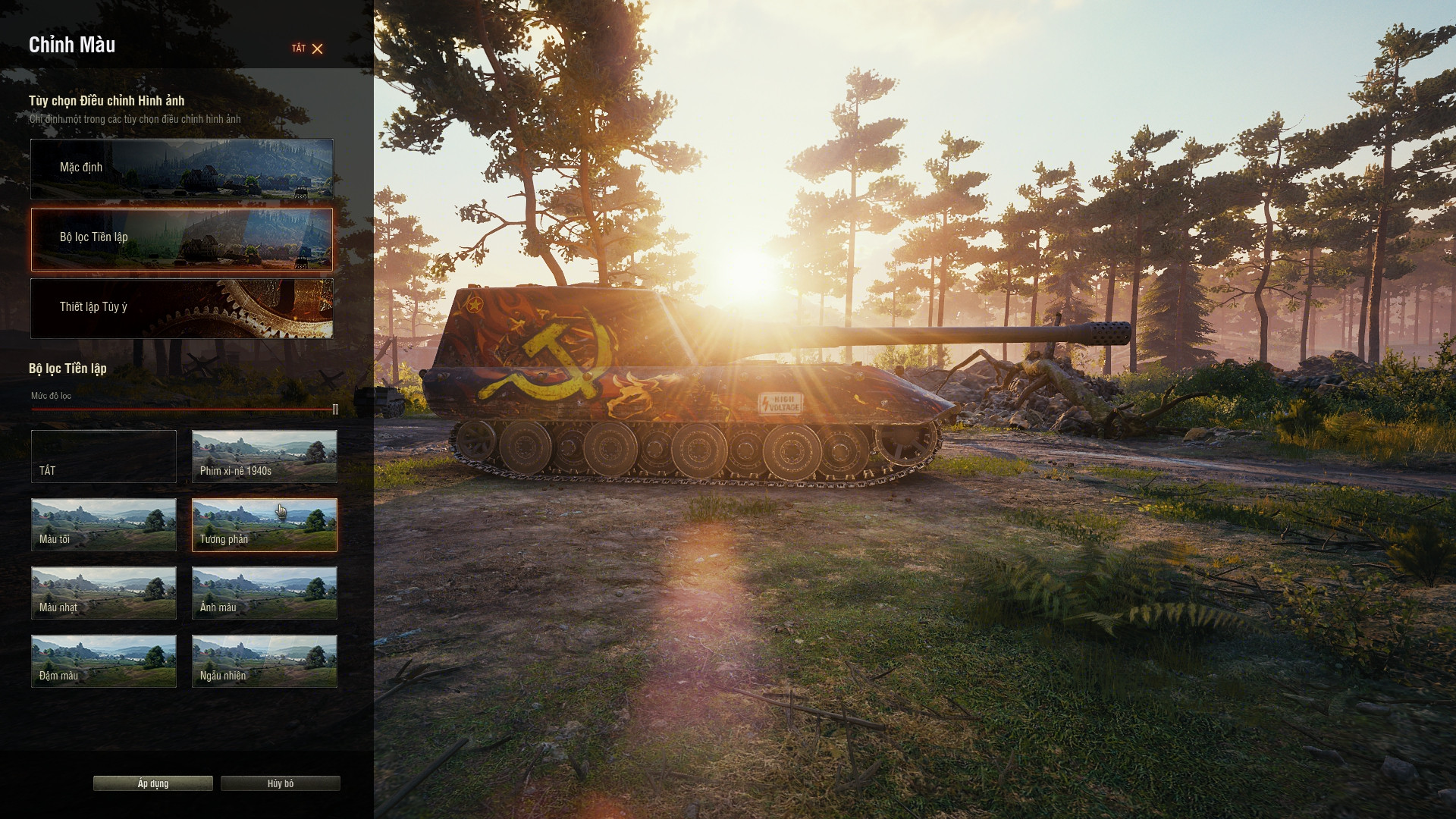Image resolution: width=1456 pixels, height=819 pixels.
Task: Choose the Bộ lọc Tiền lập option
Action: pos(182,239)
